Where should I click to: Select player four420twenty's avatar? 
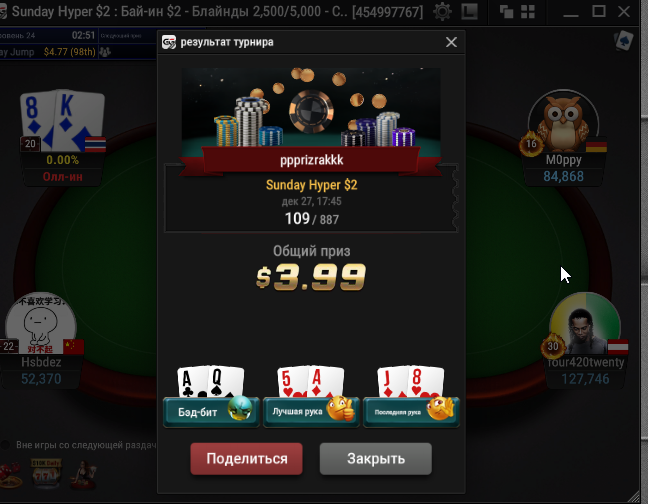(x=584, y=325)
